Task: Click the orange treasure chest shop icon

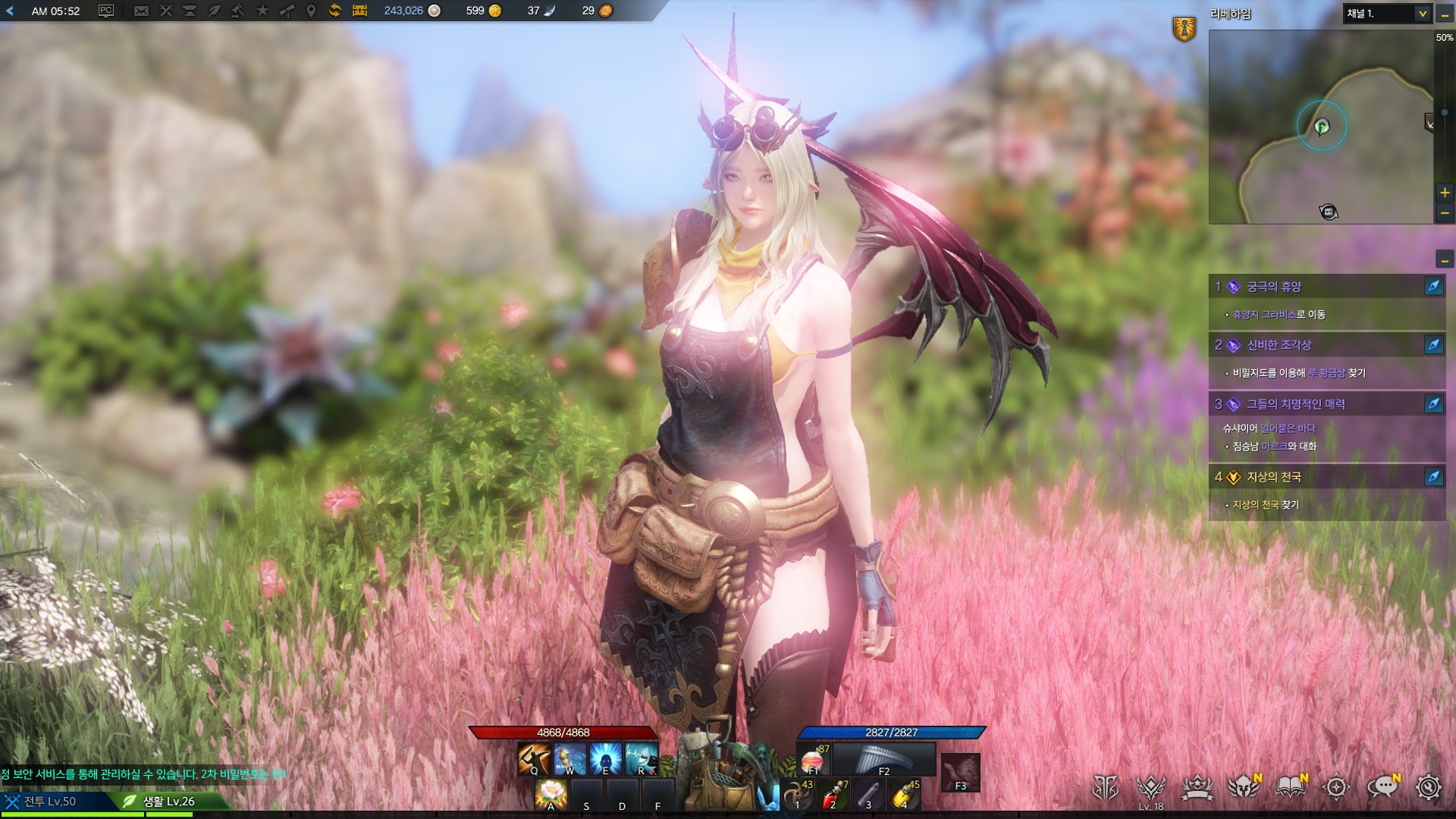Action: [359, 11]
